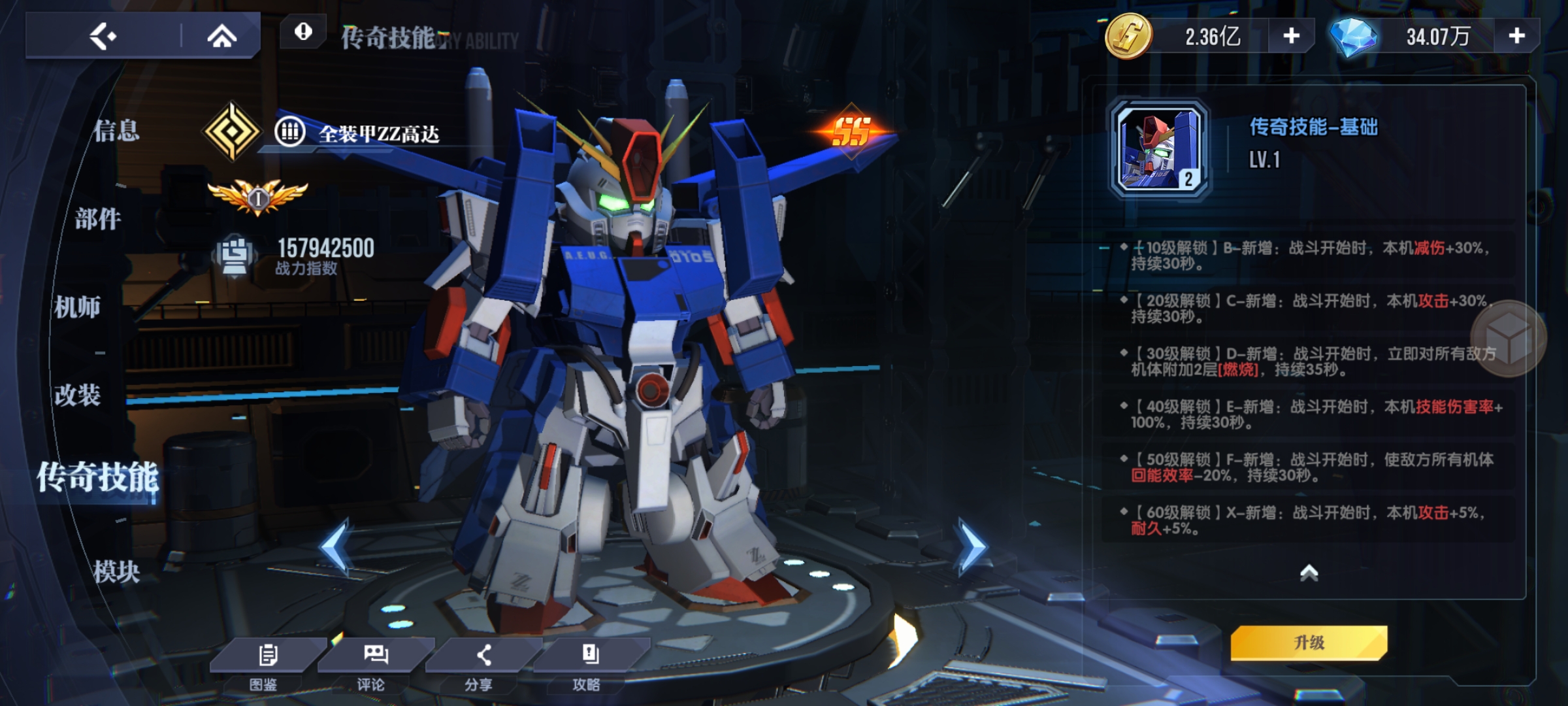Select the legendary skill portrait icon
Screen dimensions: 1568x706
pyautogui.click(x=1160, y=149)
